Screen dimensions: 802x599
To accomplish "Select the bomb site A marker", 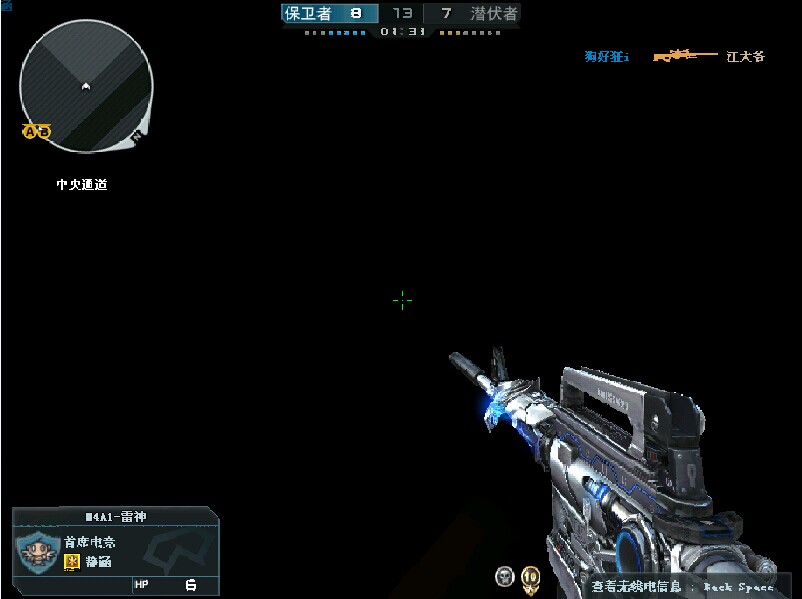I will pos(30,131).
